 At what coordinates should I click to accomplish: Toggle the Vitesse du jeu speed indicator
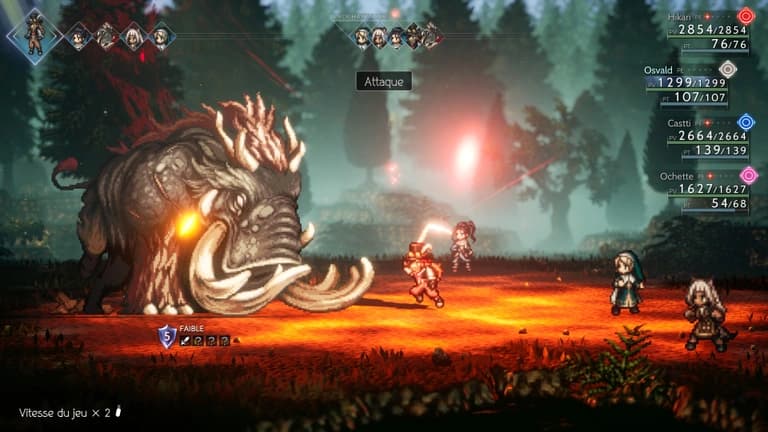[x=68, y=412]
